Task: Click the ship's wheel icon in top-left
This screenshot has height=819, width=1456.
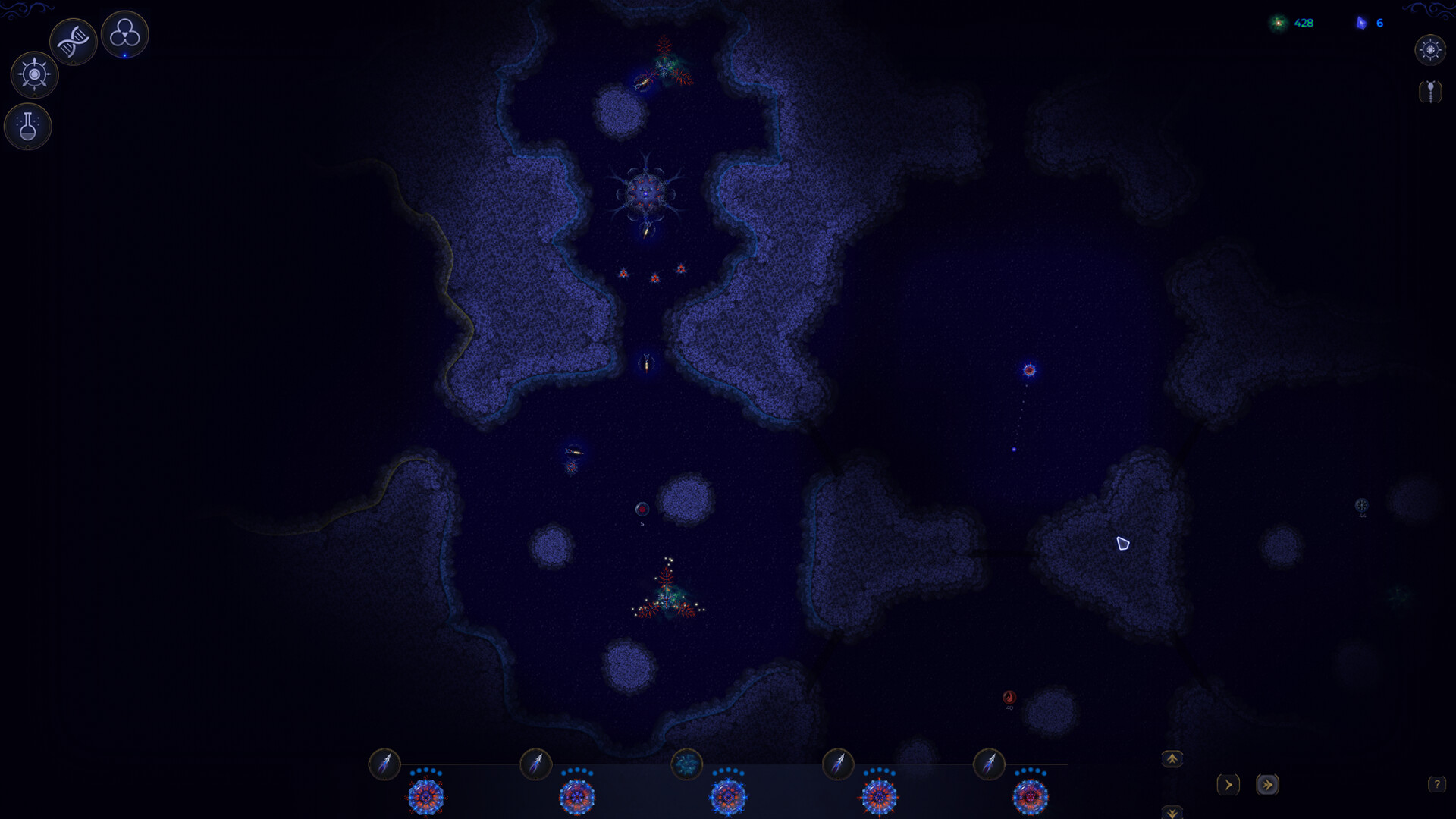Action: 33,75
